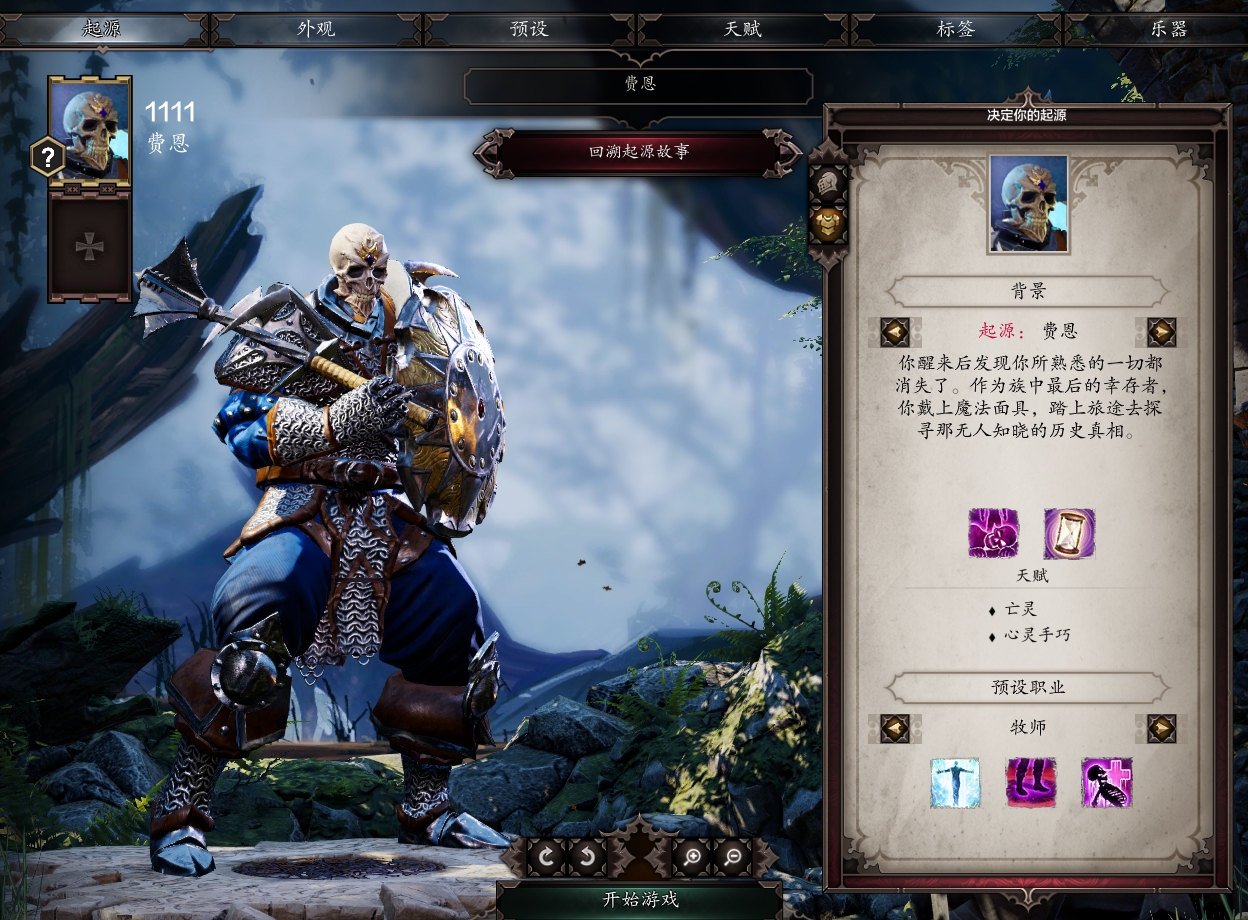Click the helmet side tab on the panel
The image size is (1248, 920).
click(827, 184)
